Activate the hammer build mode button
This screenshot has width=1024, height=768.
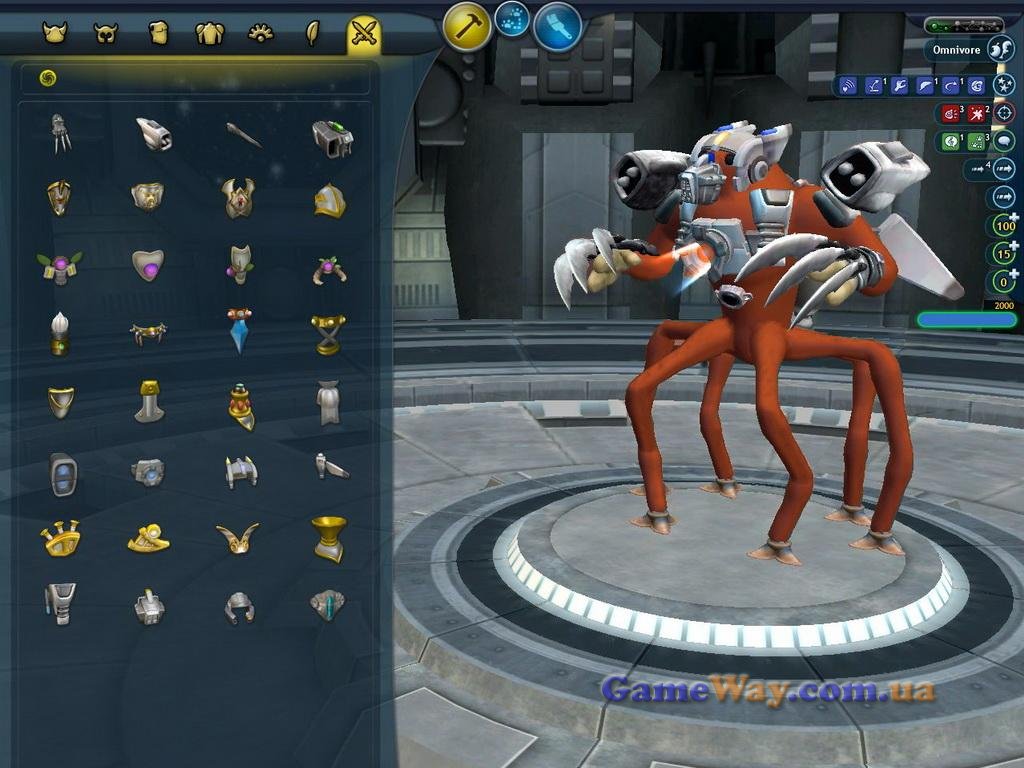click(467, 27)
